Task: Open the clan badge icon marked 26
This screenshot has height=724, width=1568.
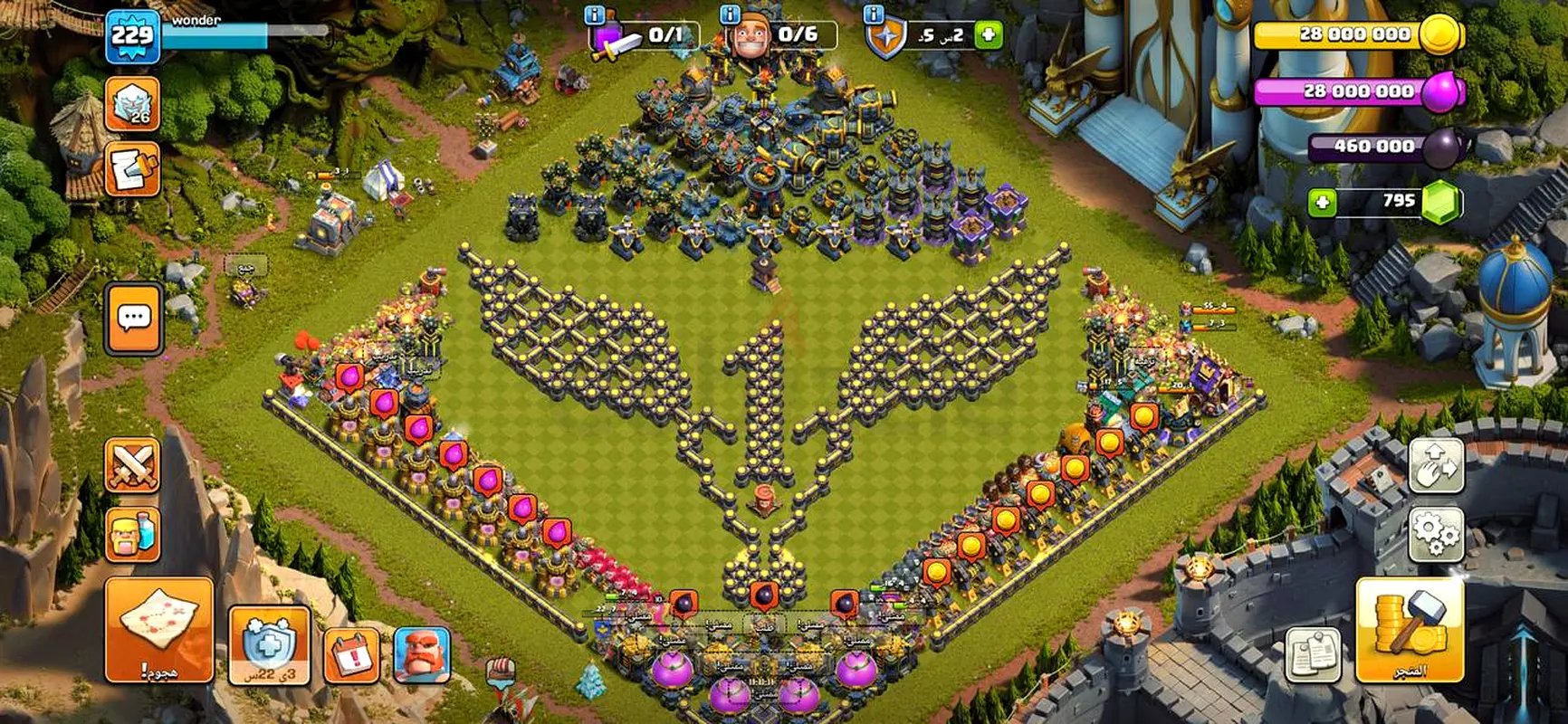Action: point(133,103)
